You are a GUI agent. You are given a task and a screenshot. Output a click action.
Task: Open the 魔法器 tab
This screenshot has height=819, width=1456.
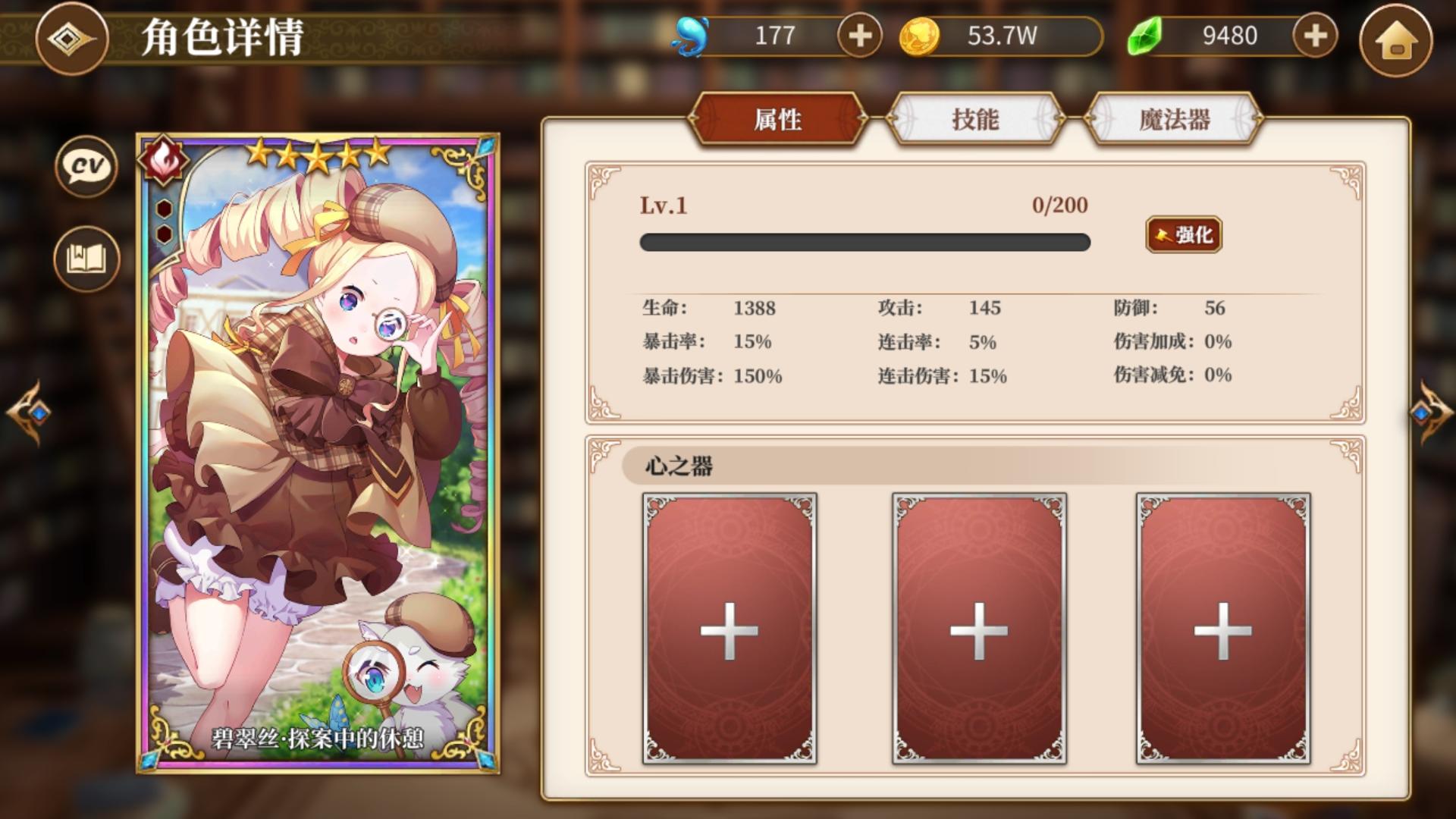click(x=1172, y=120)
